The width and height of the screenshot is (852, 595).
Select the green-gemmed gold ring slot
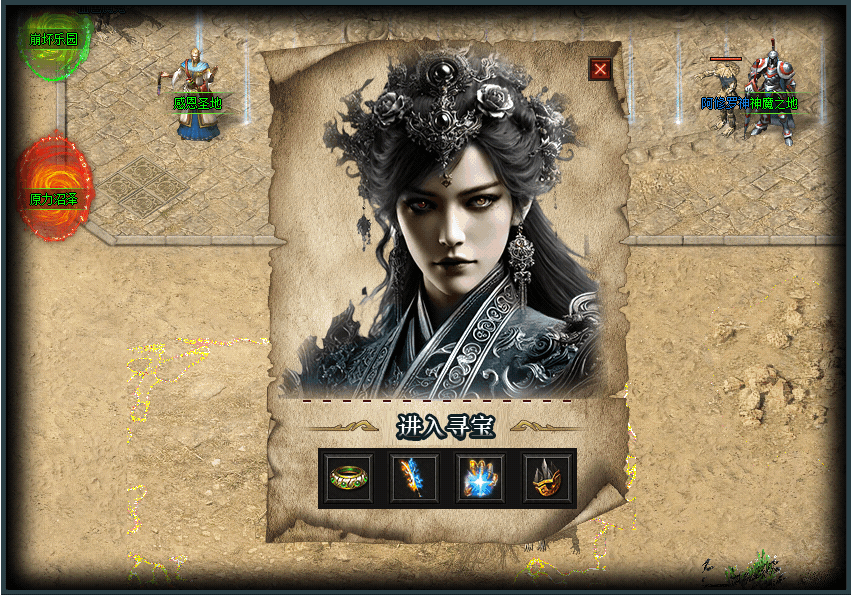click(x=350, y=478)
